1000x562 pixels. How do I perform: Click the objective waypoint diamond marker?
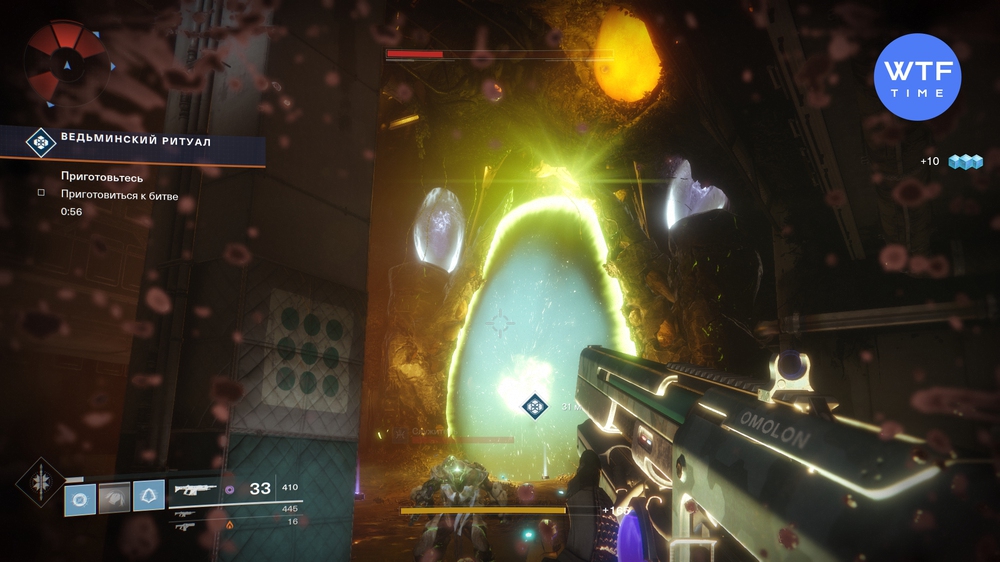point(536,406)
